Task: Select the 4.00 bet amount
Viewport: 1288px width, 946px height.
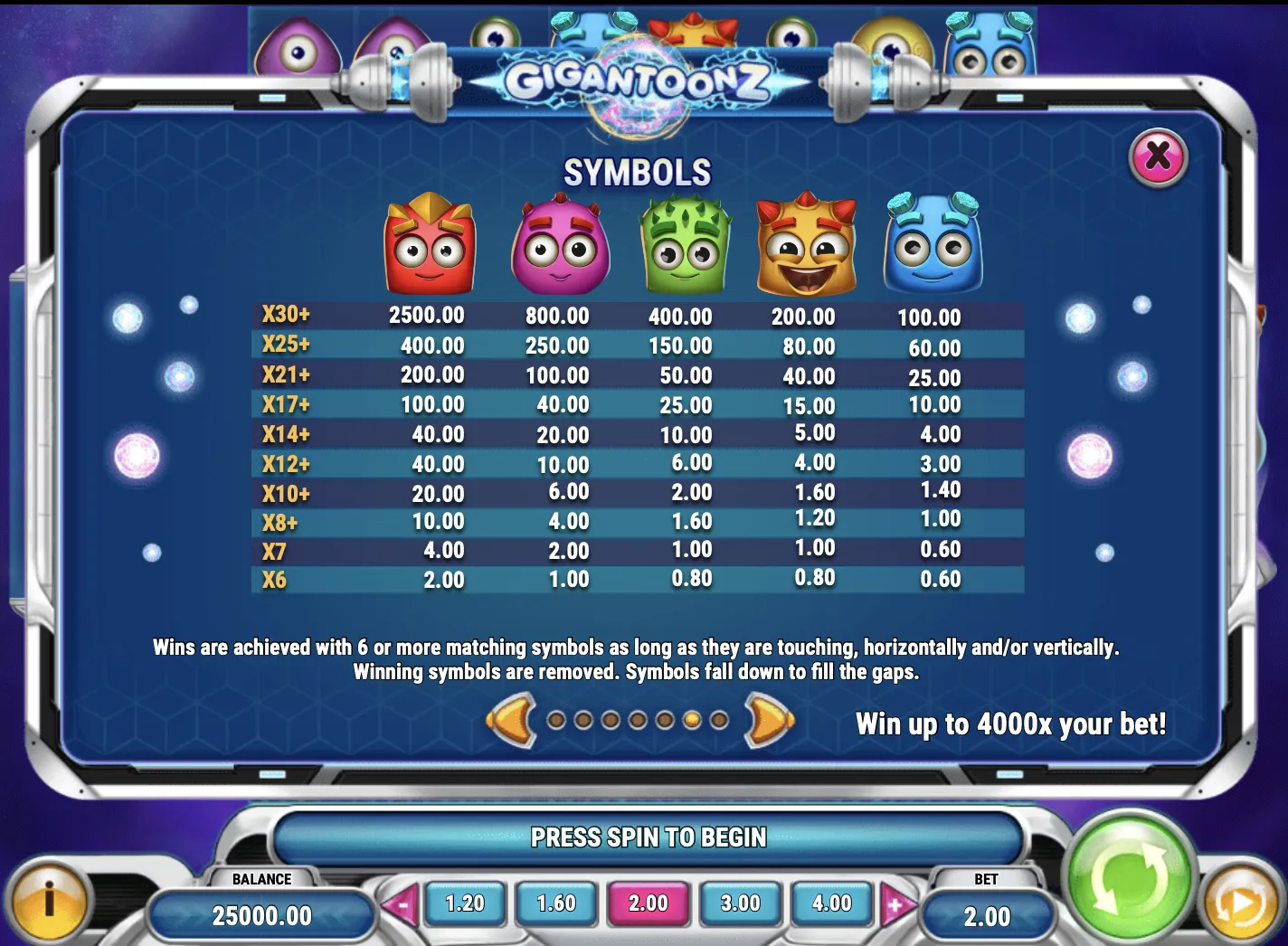Action: pyautogui.click(x=831, y=903)
